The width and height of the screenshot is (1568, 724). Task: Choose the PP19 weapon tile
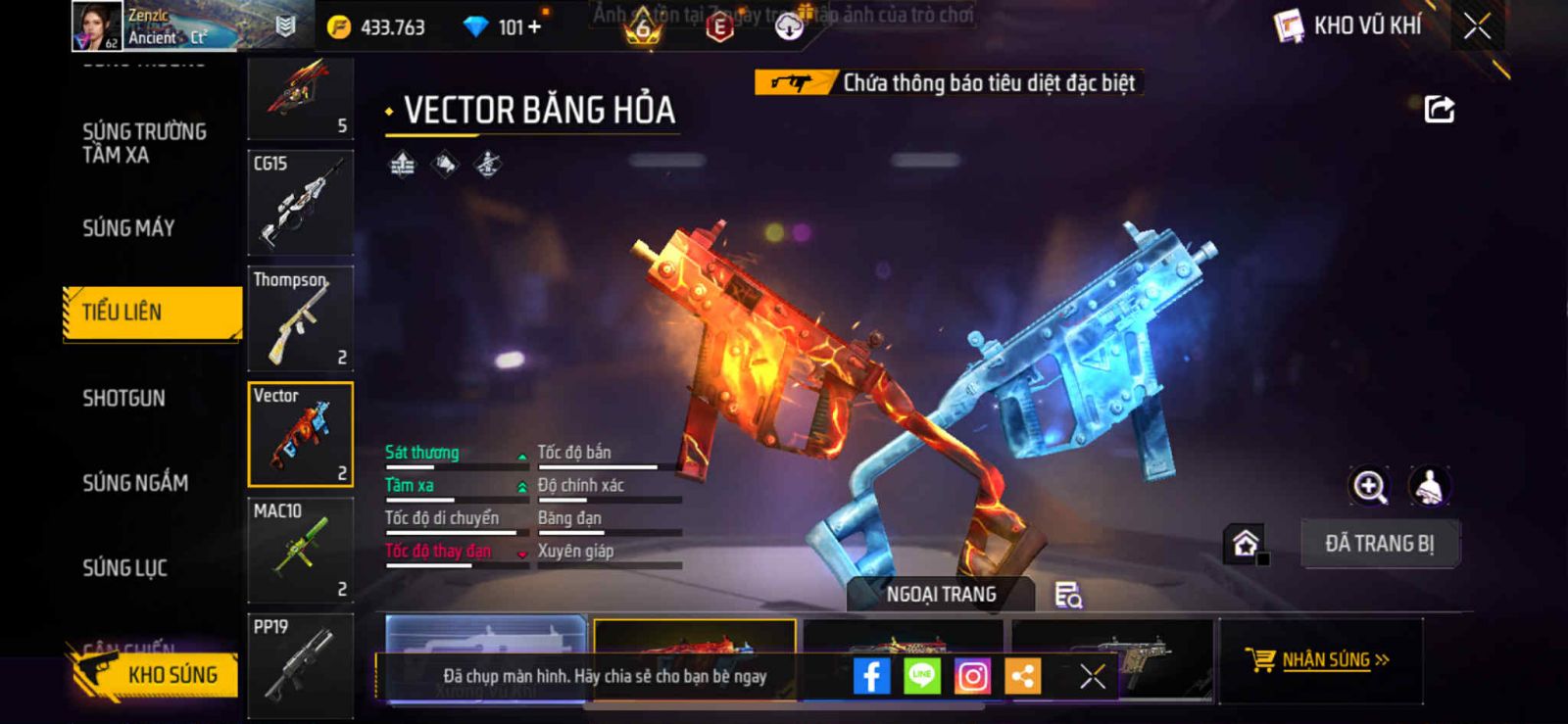[300, 662]
